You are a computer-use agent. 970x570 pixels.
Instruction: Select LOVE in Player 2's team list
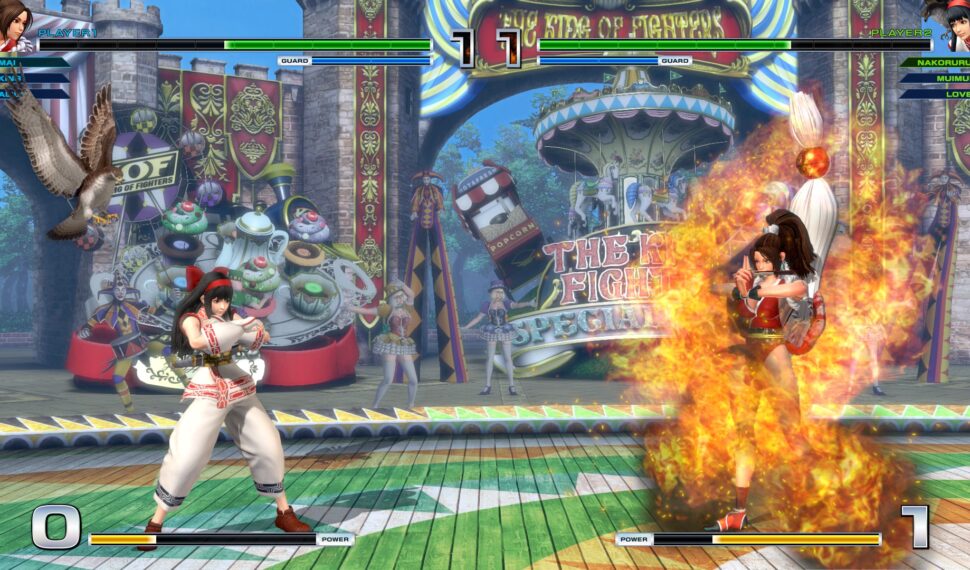[944, 94]
